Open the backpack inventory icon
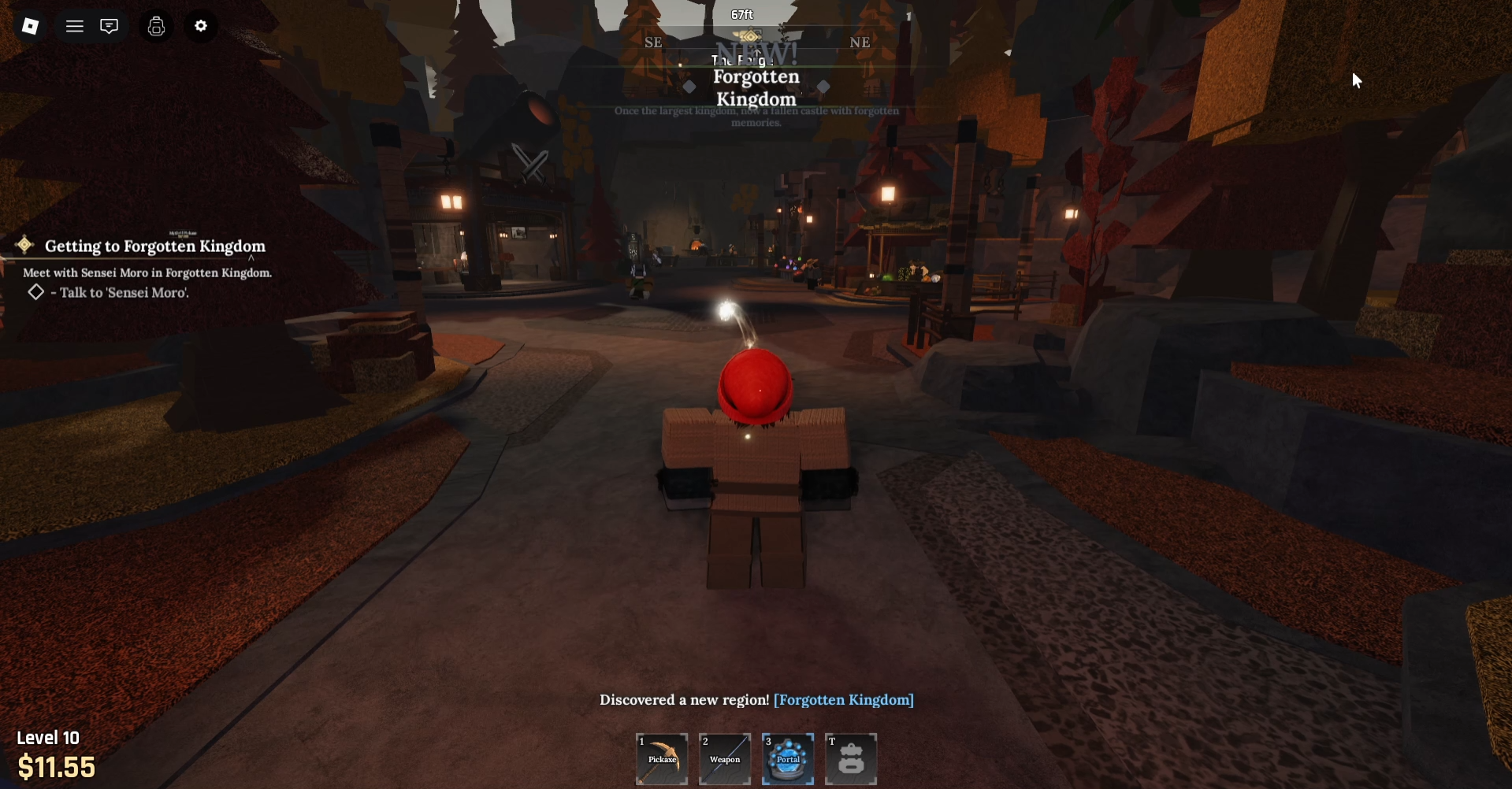The width and height of the screenshot is (1512, 789). [x=155, y=26]
